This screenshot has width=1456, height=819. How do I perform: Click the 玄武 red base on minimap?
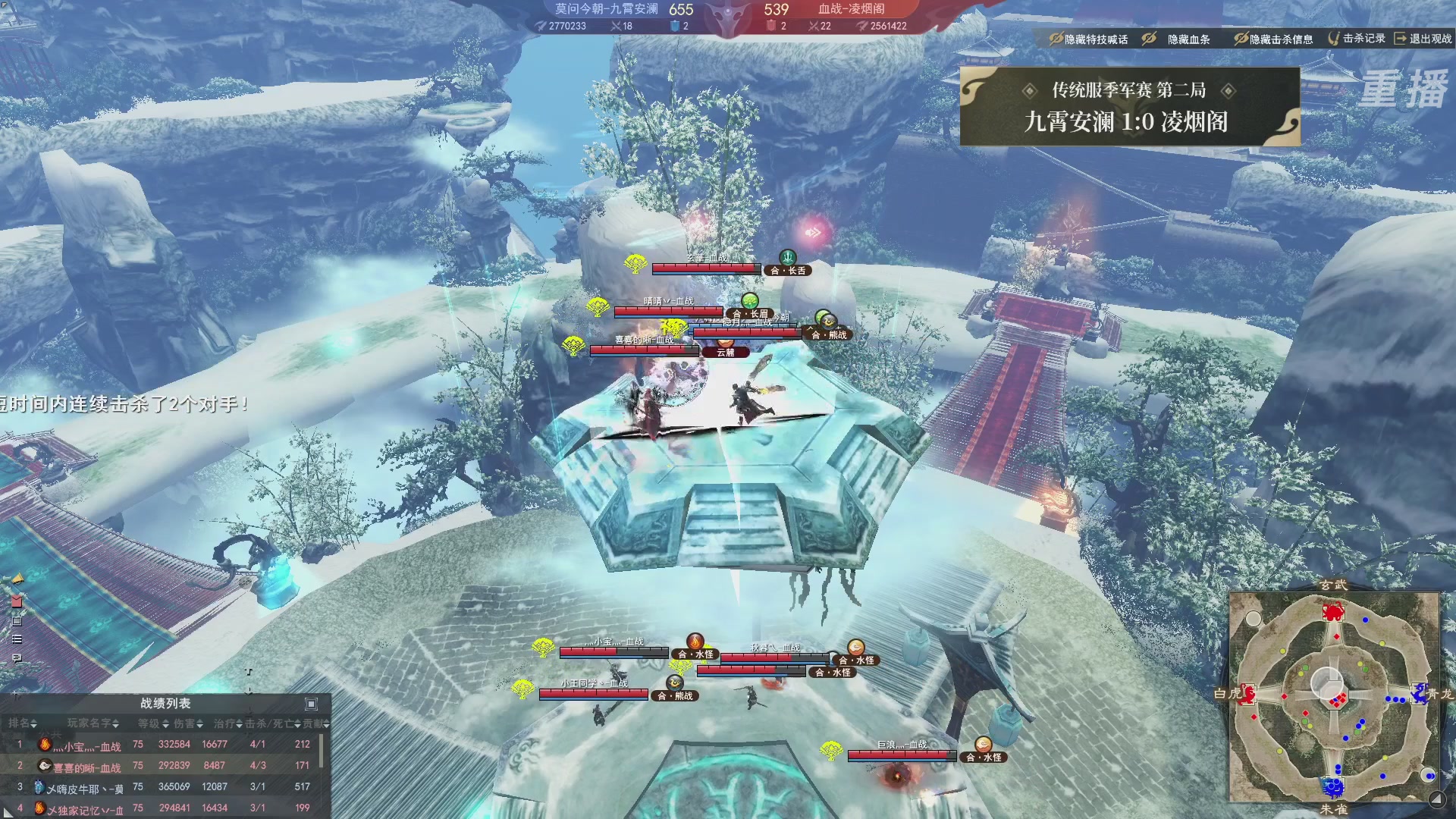click(1333, 610)
